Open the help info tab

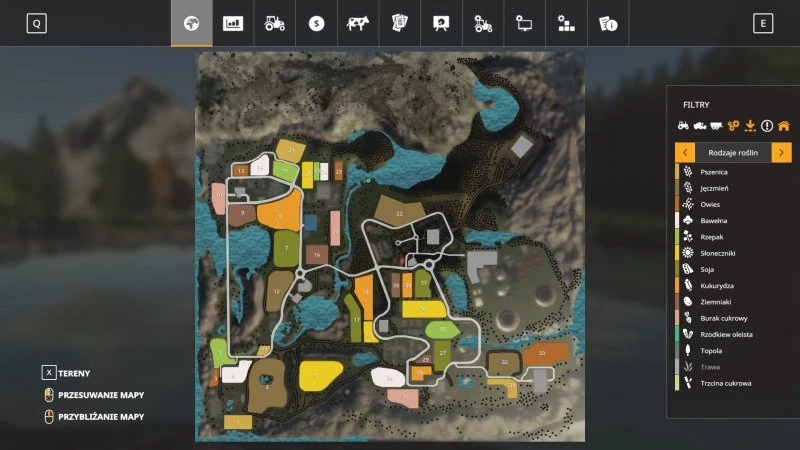607,24
